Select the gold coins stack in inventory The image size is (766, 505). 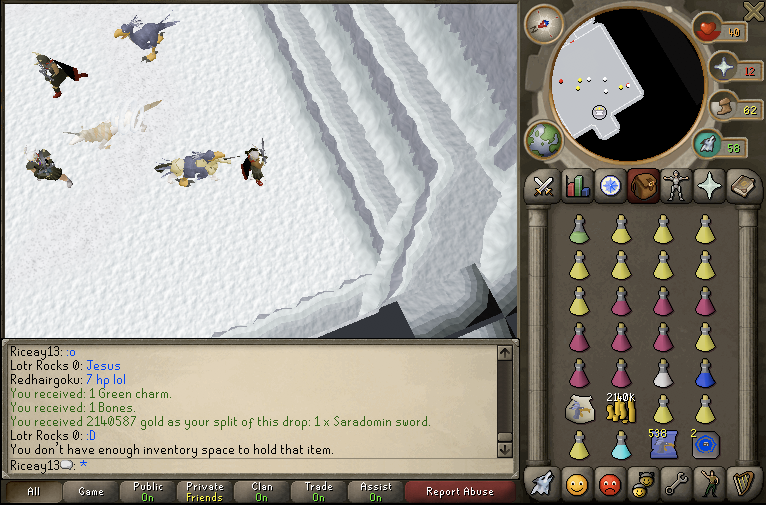tap(620, 409)
